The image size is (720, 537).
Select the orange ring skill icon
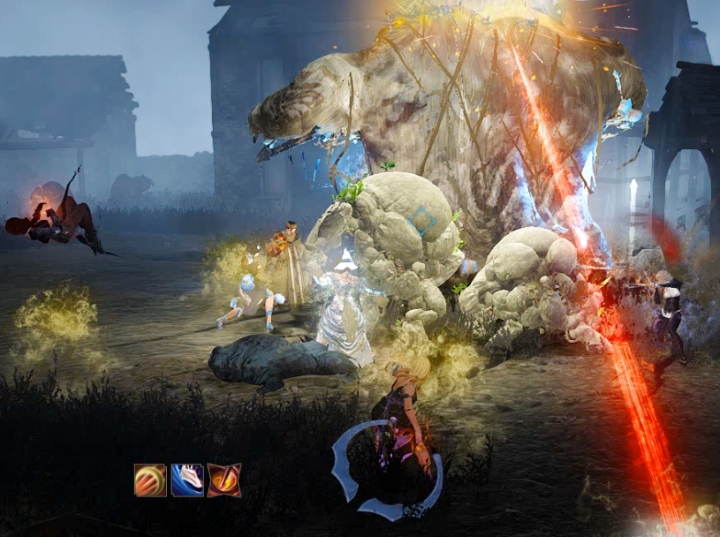[x=150, y=480]
